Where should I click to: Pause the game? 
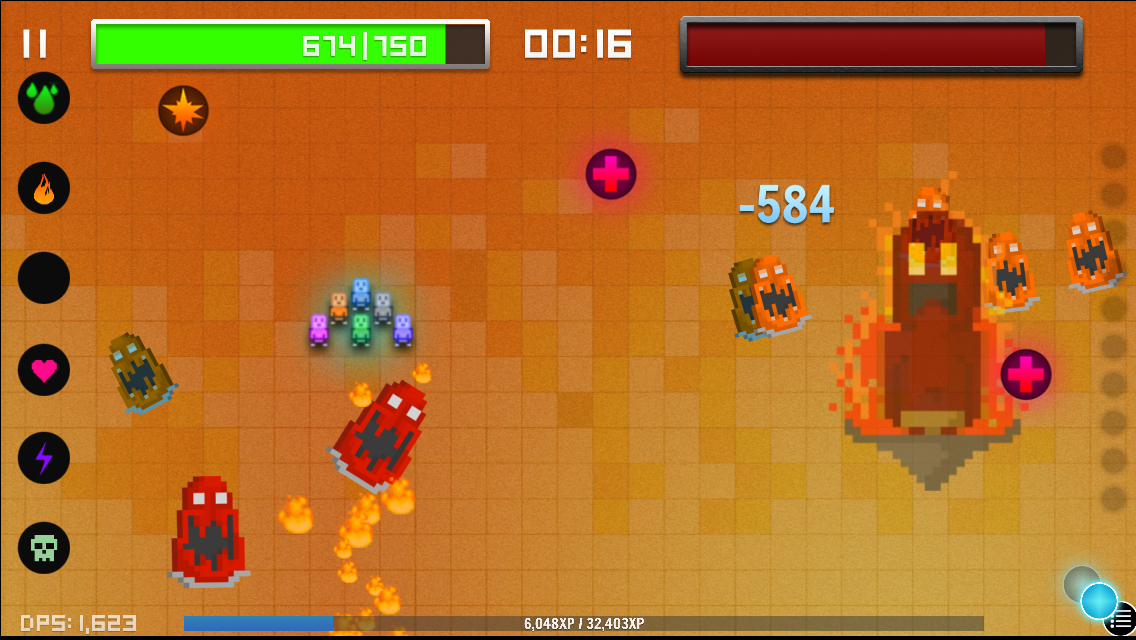(35, 44)
